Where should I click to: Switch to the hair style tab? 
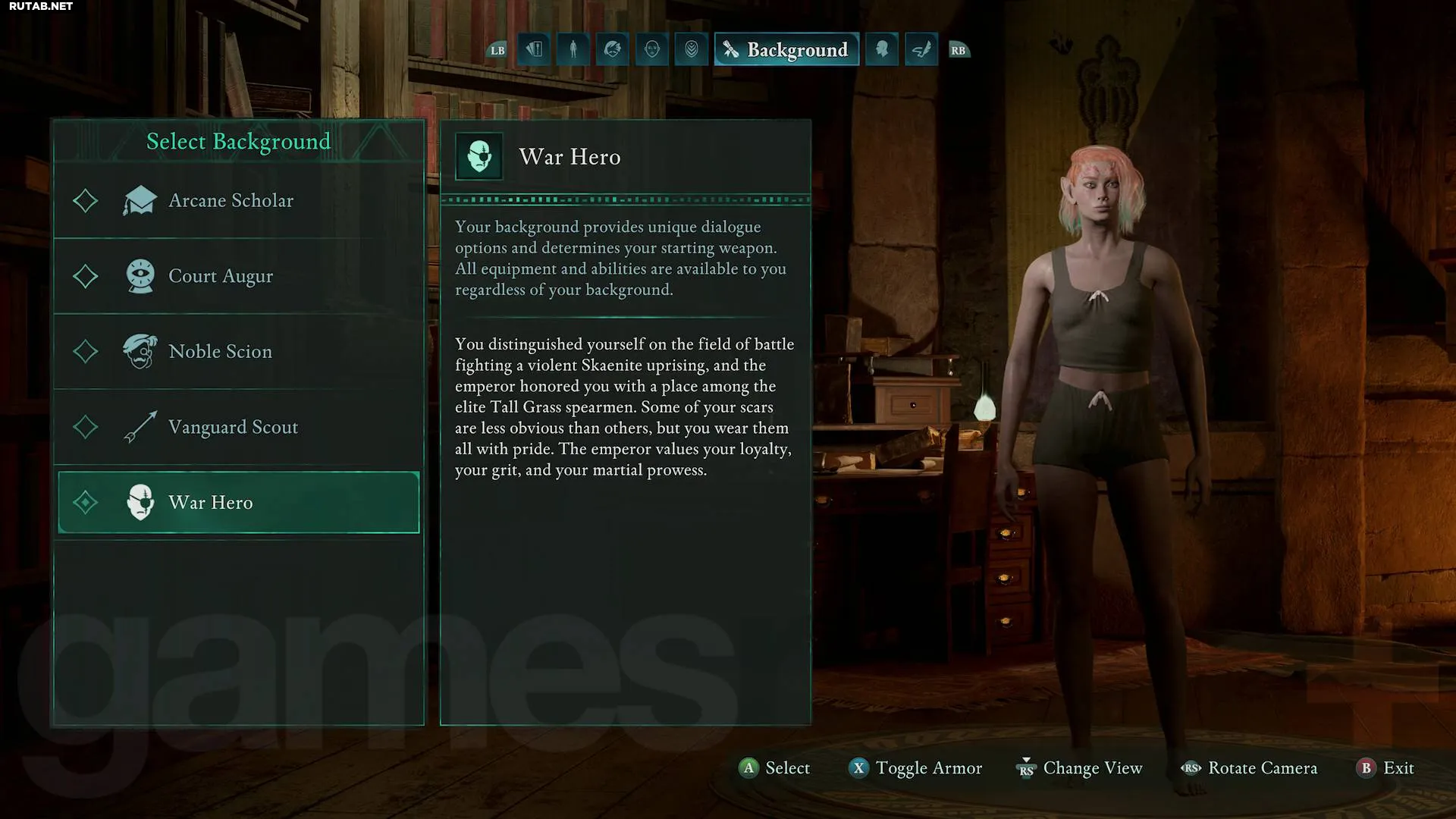[x=613, y=50]
